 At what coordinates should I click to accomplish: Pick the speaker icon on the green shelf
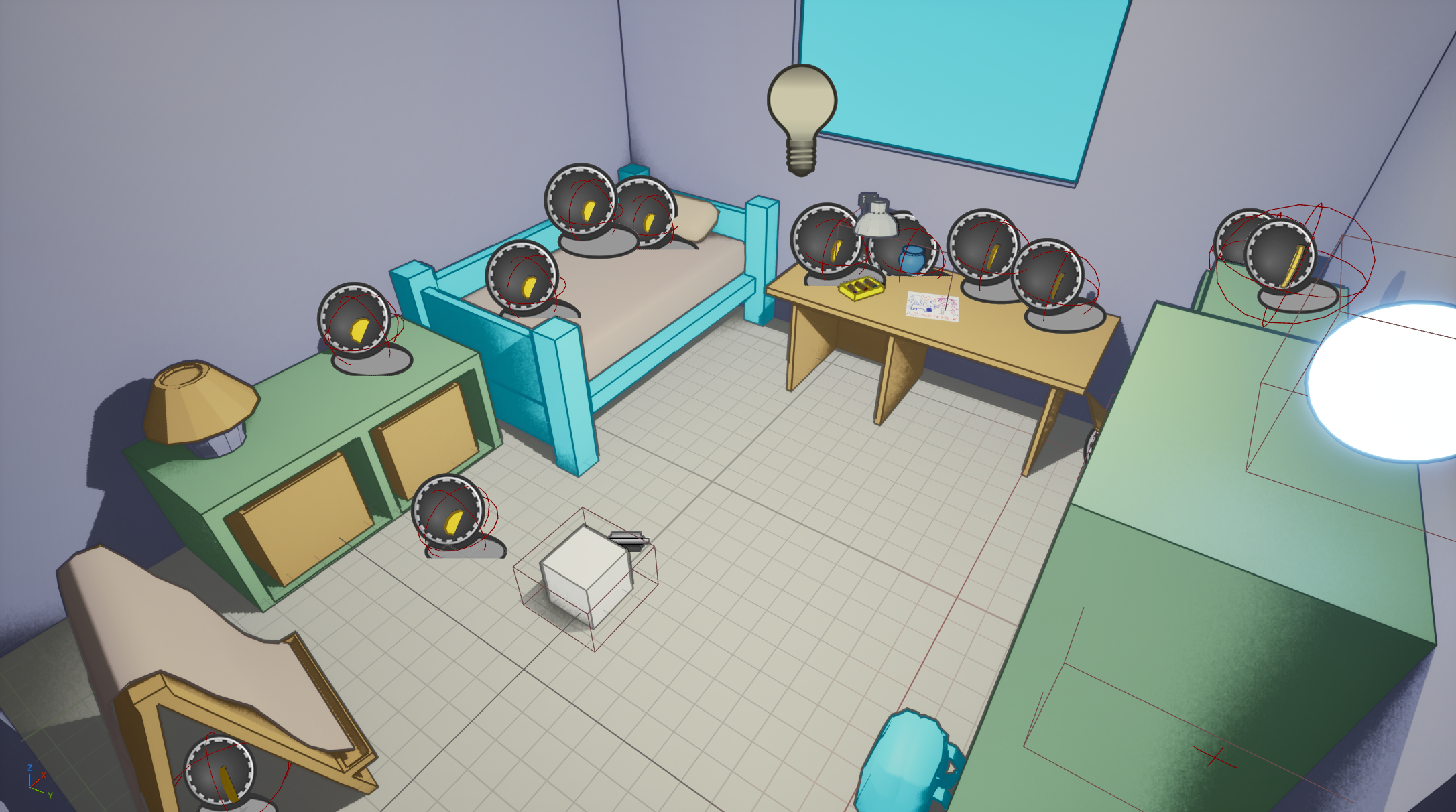[x=355, y=321]
